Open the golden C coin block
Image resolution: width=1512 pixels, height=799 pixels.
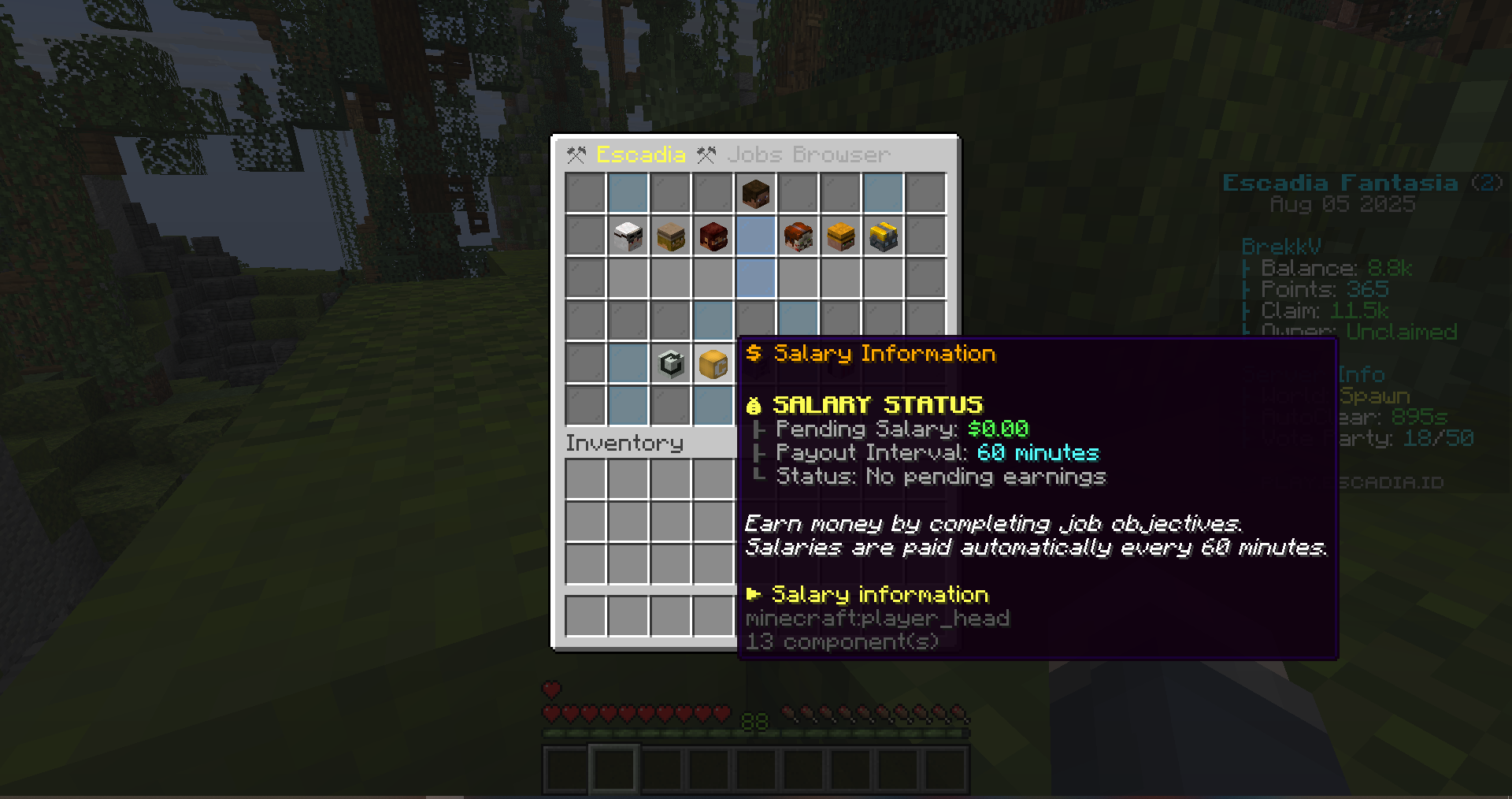tap(713, 364)
